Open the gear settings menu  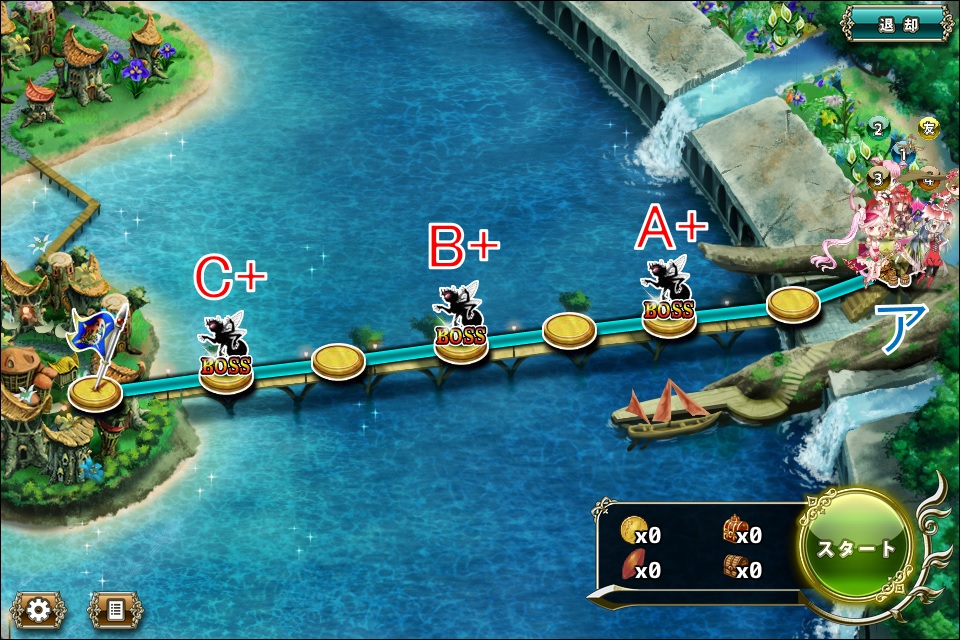38,609
